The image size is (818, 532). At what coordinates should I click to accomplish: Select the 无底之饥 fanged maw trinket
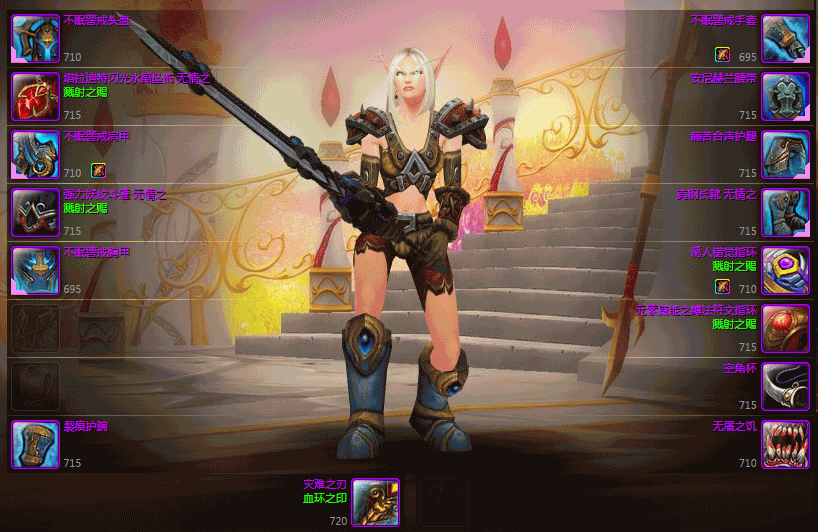tap(785, 444)
